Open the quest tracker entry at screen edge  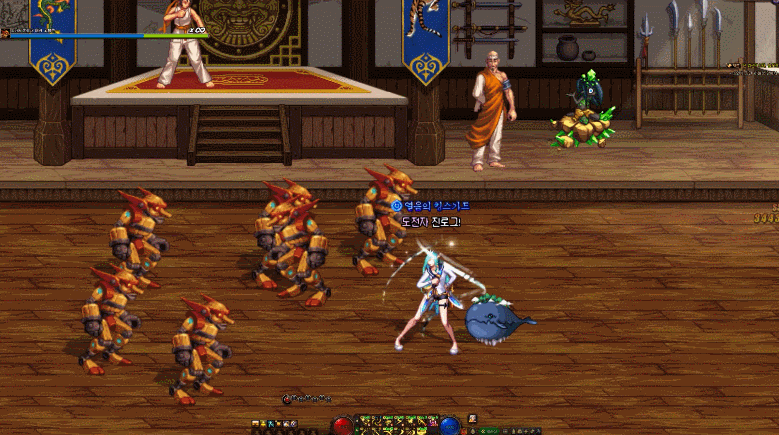pos(756,65)
